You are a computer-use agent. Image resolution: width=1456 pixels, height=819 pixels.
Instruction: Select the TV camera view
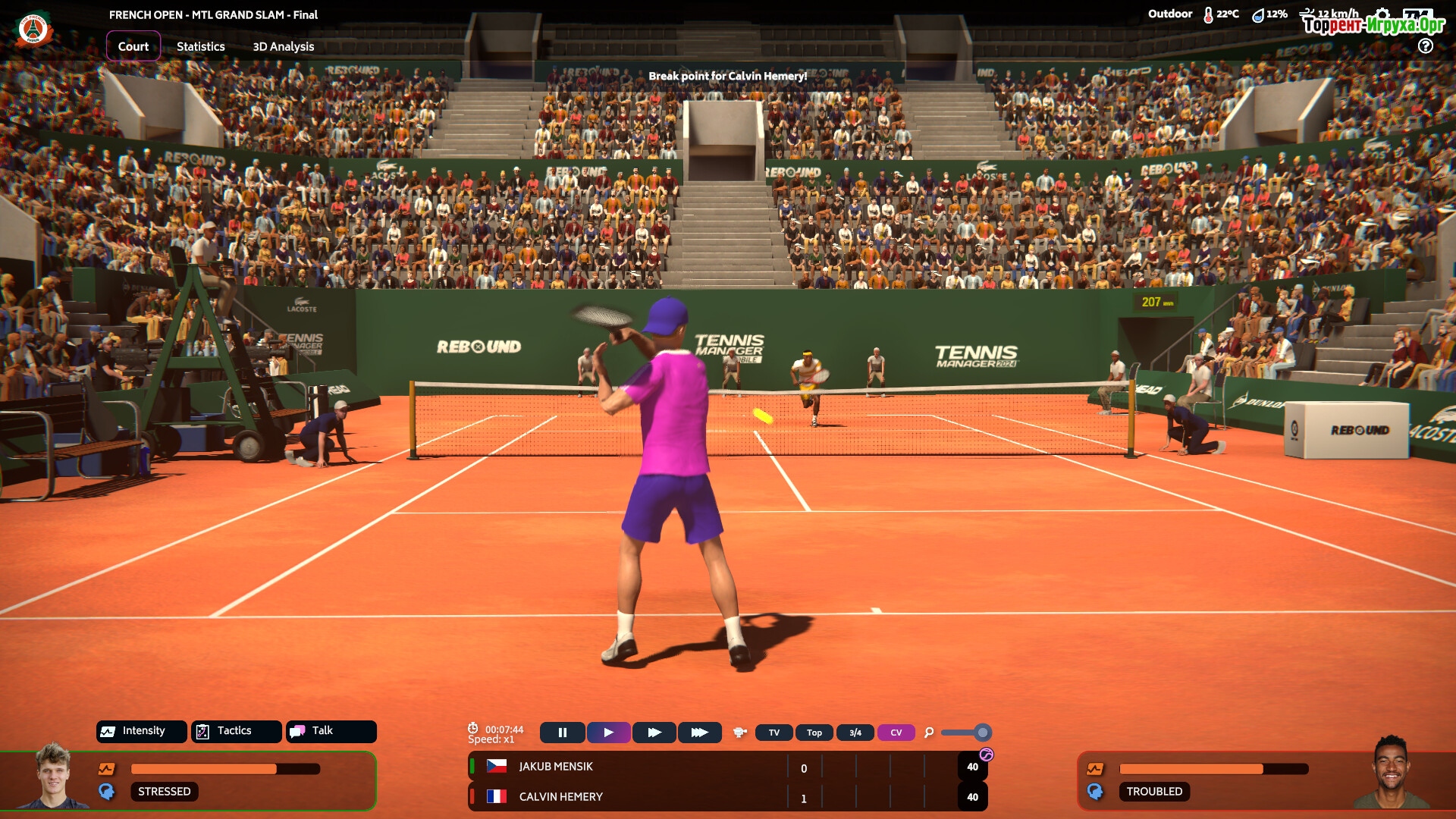tap(774, 733)
